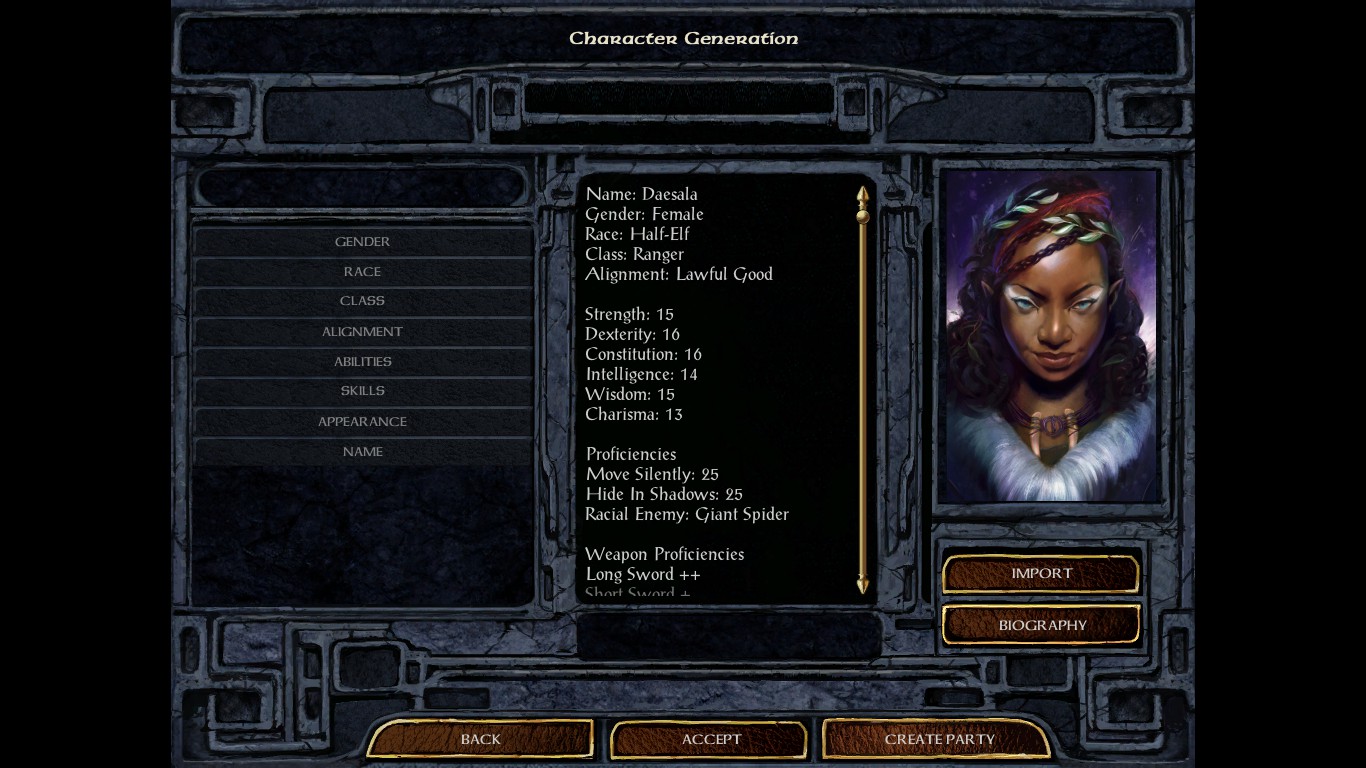
Task: Click the Name menu entry
Action: tap(362, 452)
